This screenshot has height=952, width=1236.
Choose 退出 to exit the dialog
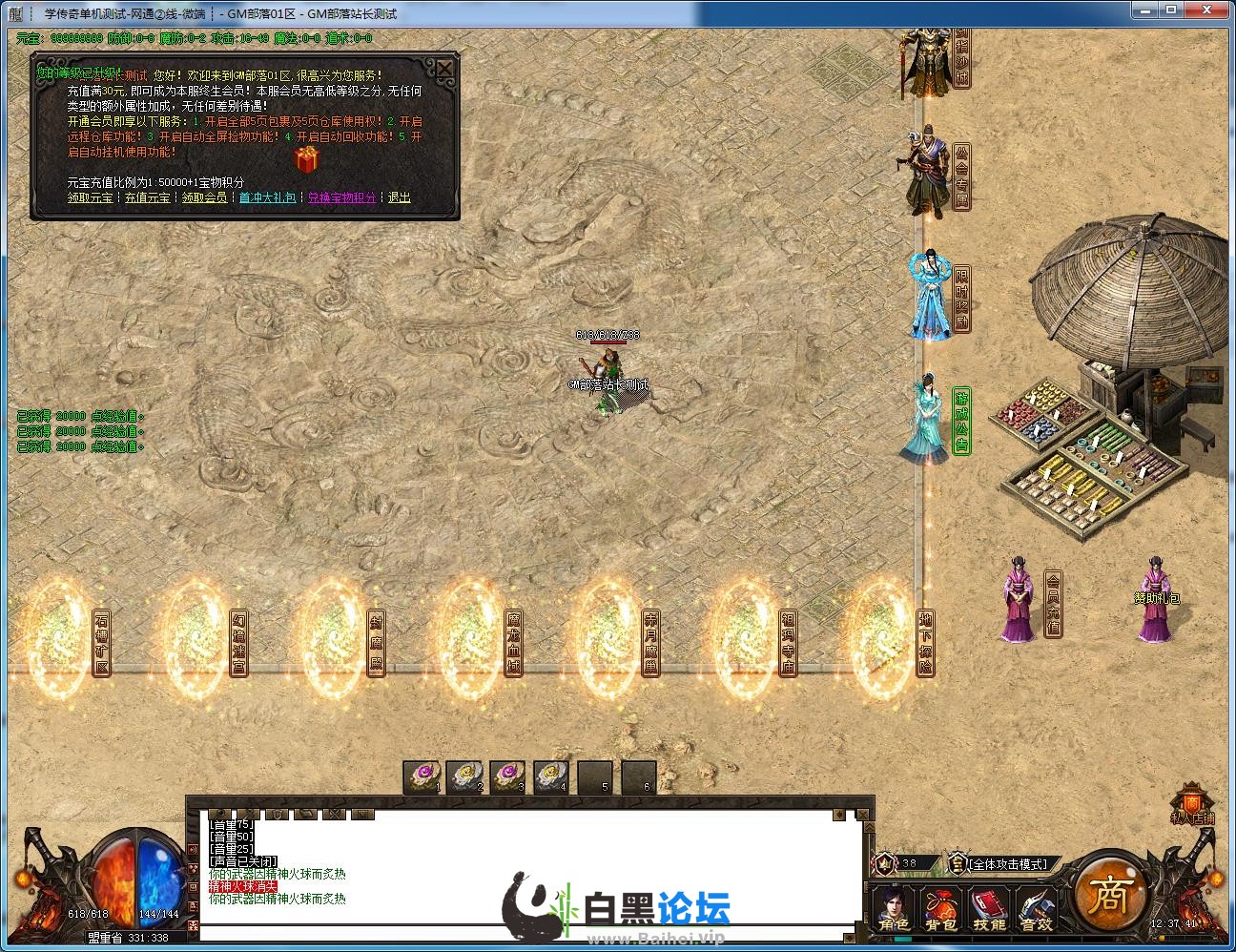click(400, 197)
